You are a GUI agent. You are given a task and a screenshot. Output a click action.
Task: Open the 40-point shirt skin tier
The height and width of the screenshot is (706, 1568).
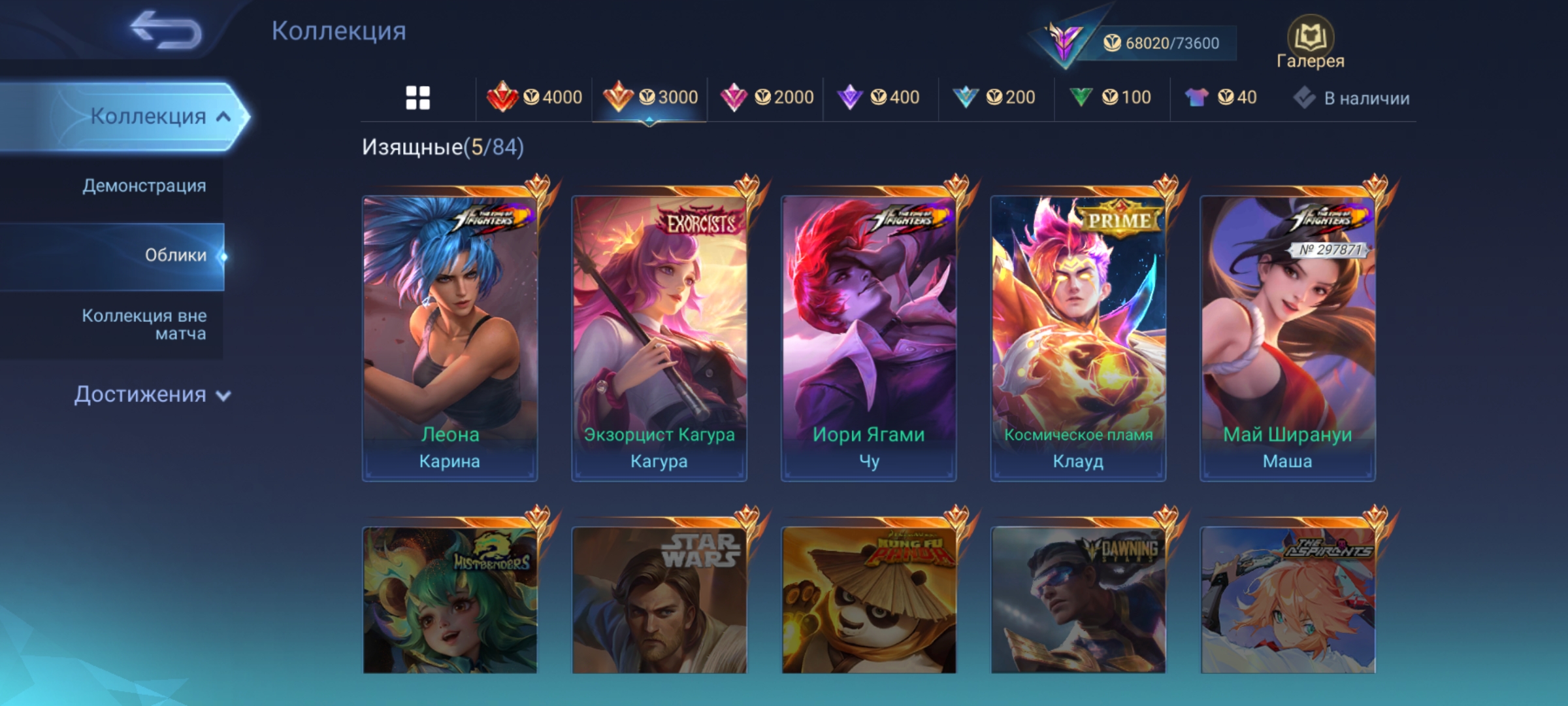click(1220, 98)
